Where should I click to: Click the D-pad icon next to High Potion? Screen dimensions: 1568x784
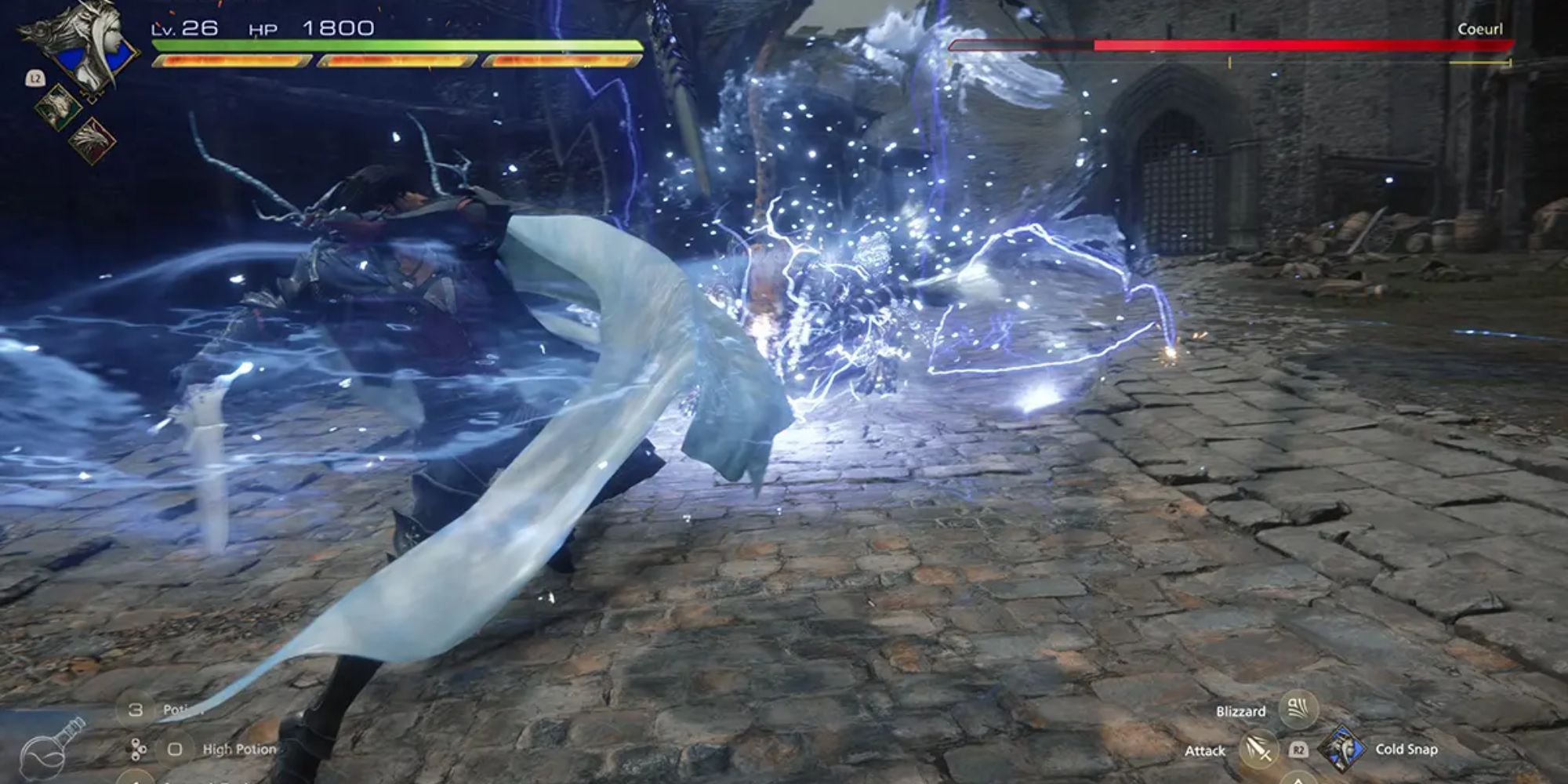136,750
